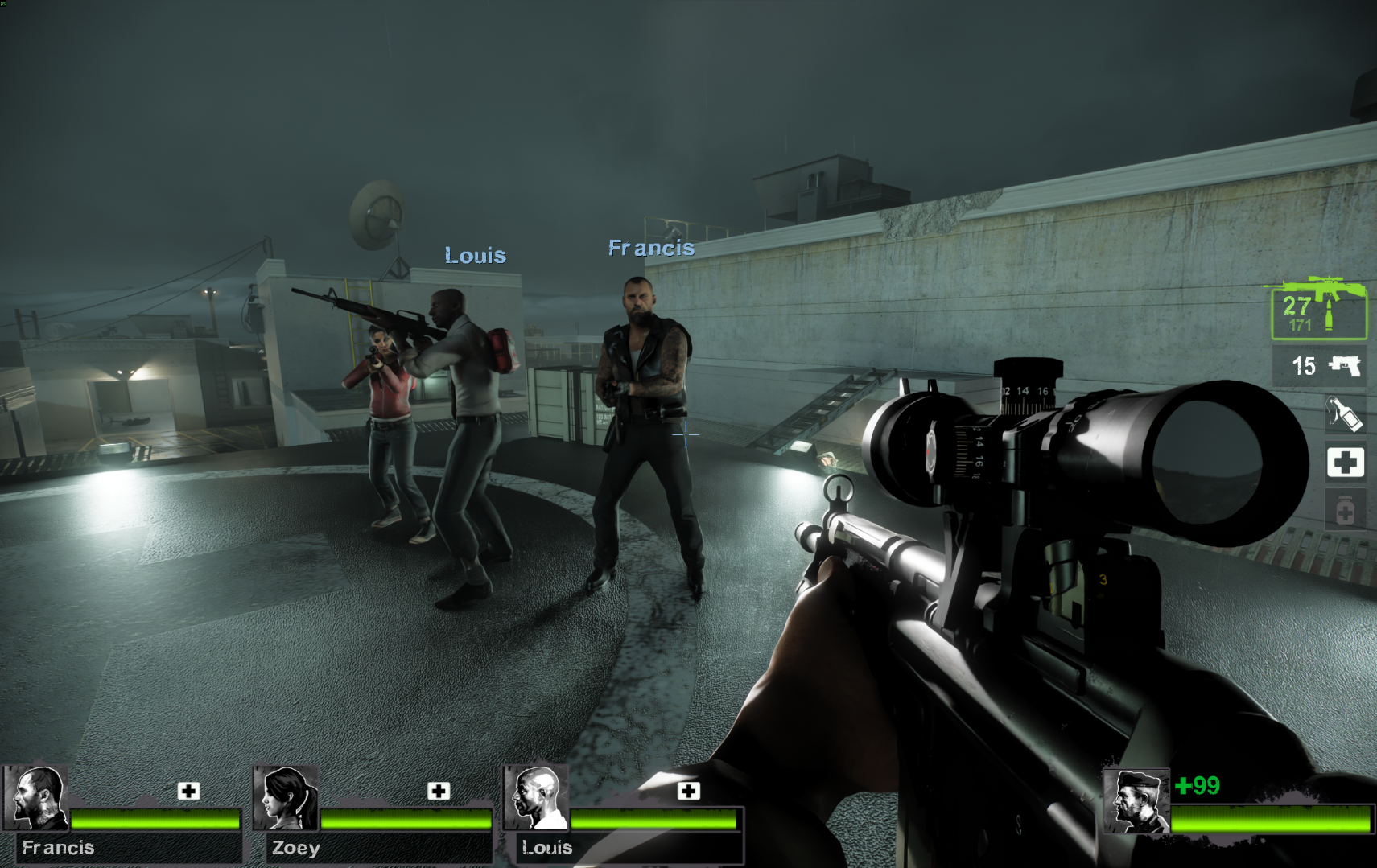Click your own survivor portrait
The height and width of the screenshot is (868, 1377).
click(1136, 801)
